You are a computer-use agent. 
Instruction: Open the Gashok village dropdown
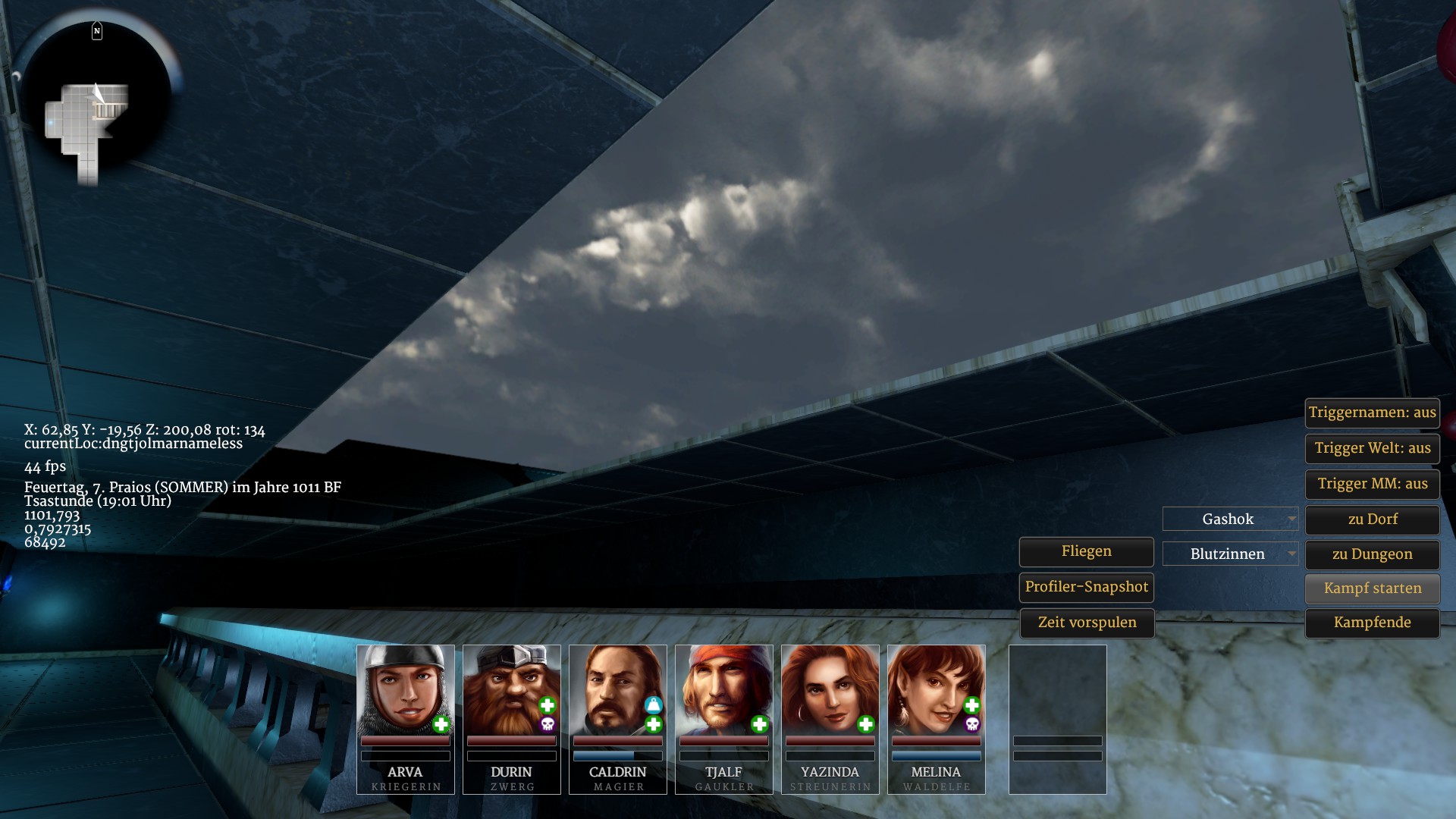pos(1230,519)
